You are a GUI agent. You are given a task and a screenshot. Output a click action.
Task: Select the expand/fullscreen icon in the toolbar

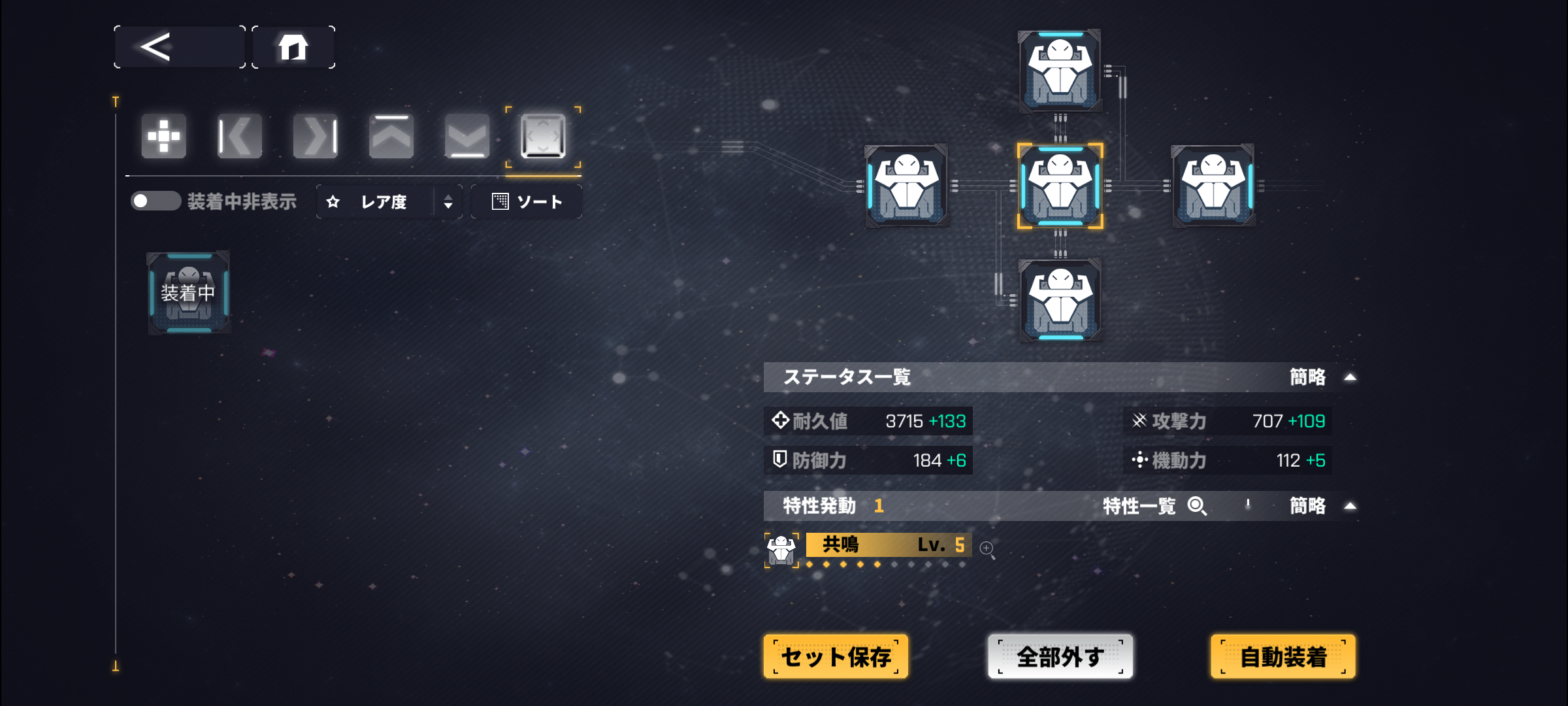tap(542, 136)
